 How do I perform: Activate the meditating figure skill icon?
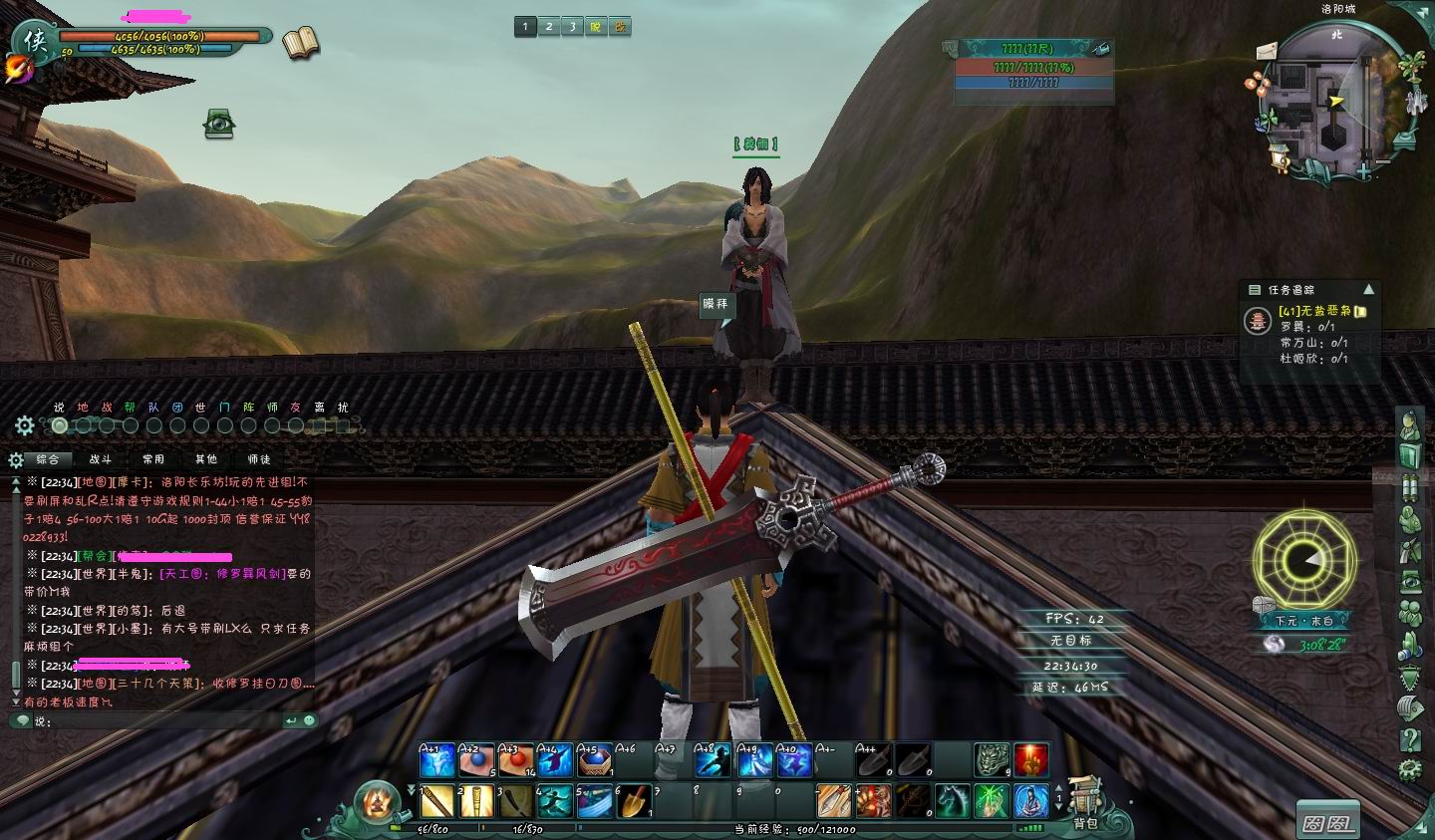coord(1031,801)
